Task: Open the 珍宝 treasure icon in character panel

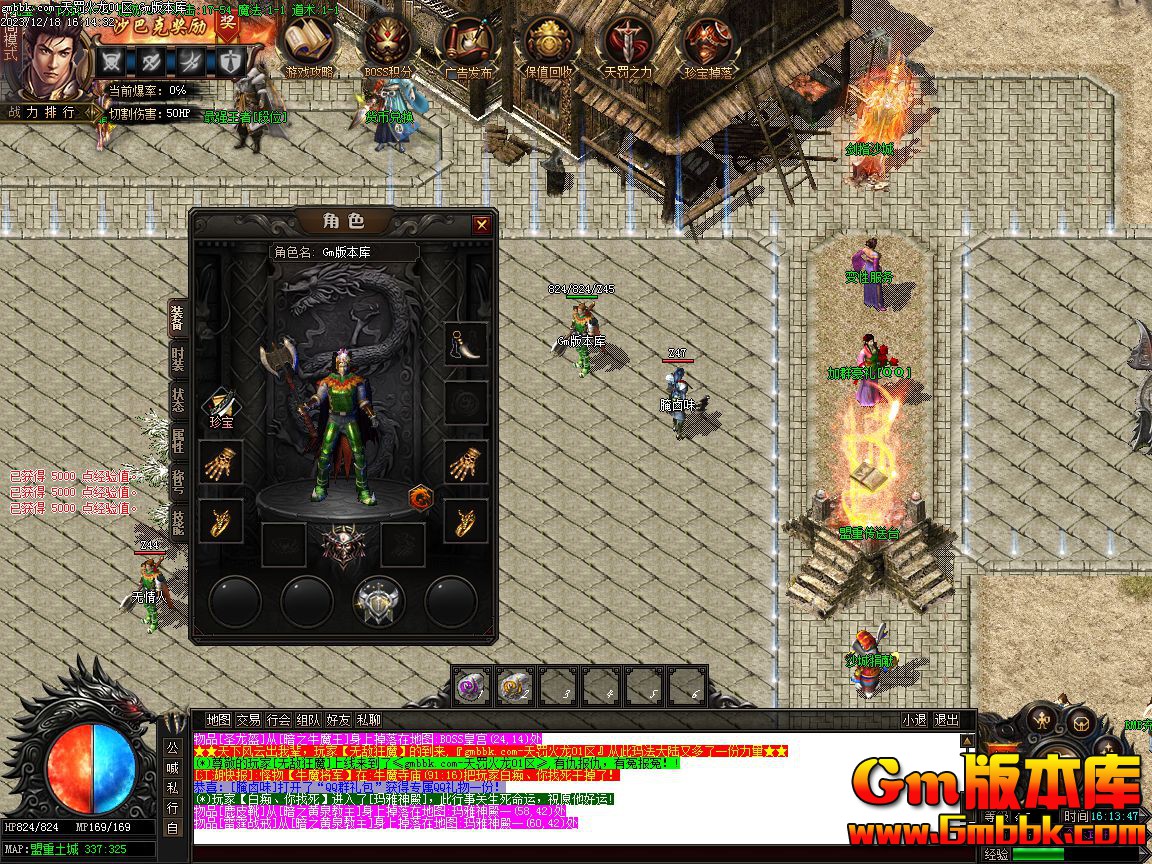Action: pos(221,407)
